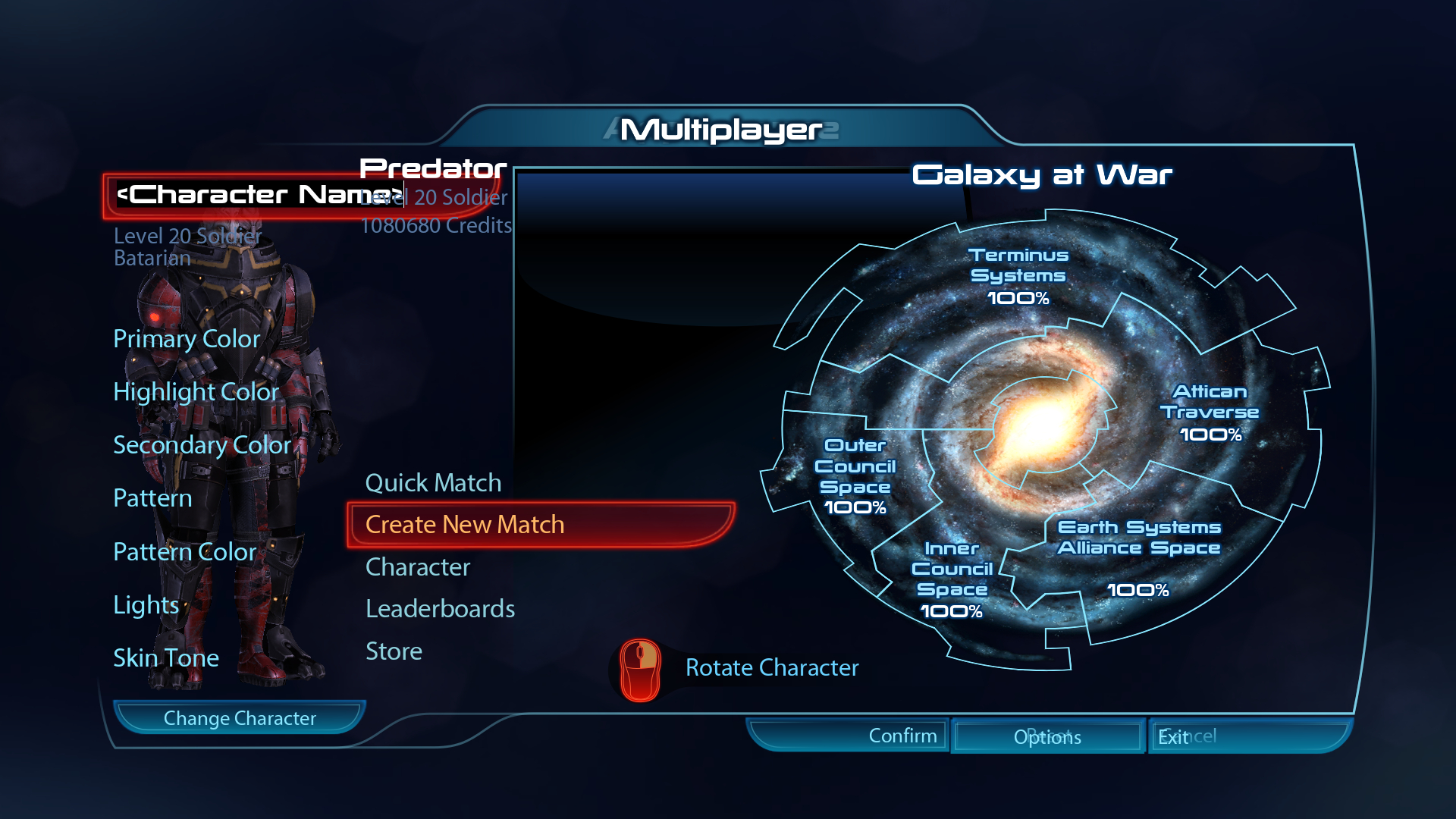Select Create New Match

point(464,525)
